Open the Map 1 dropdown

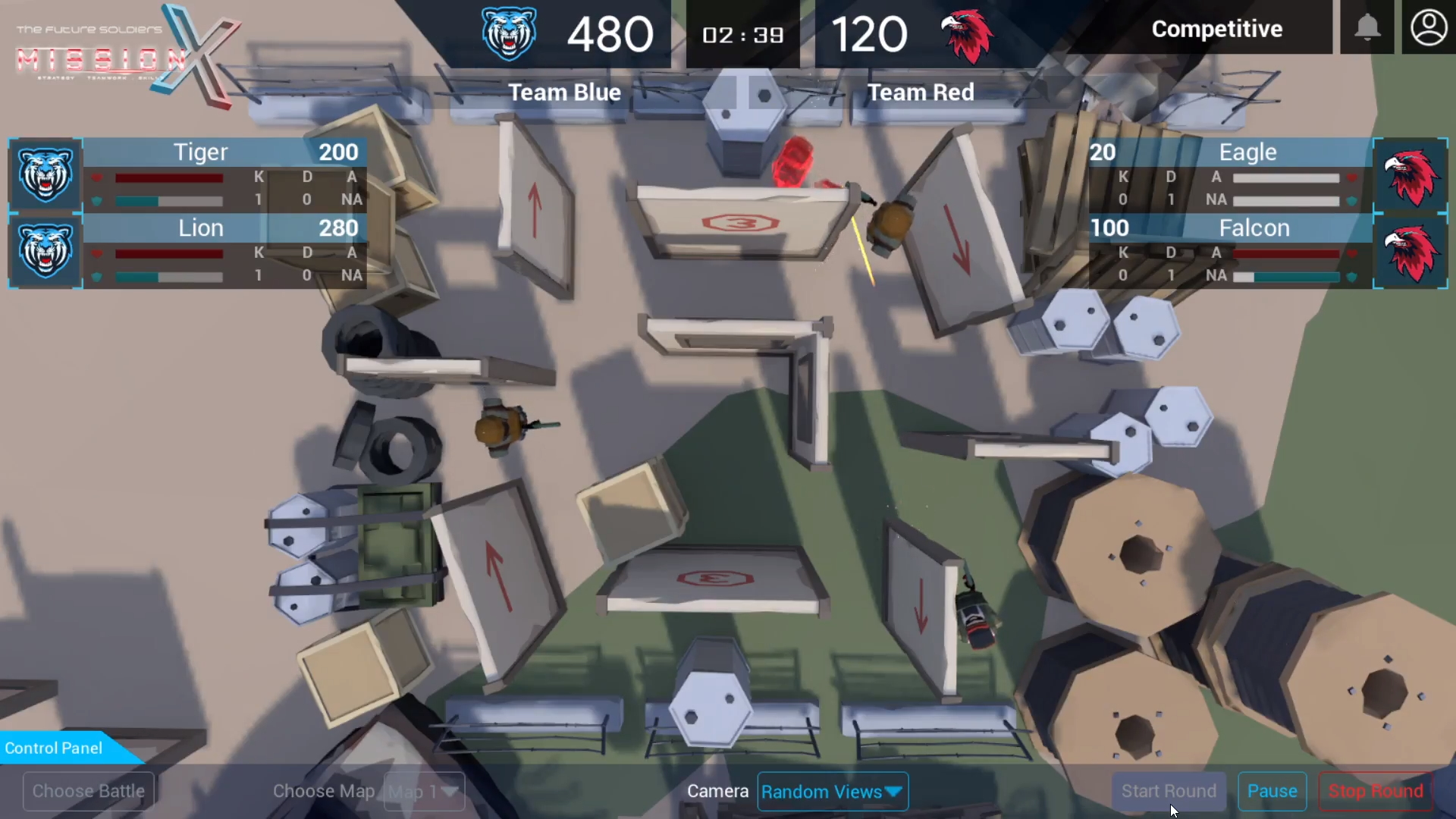[x=424, y=792]
